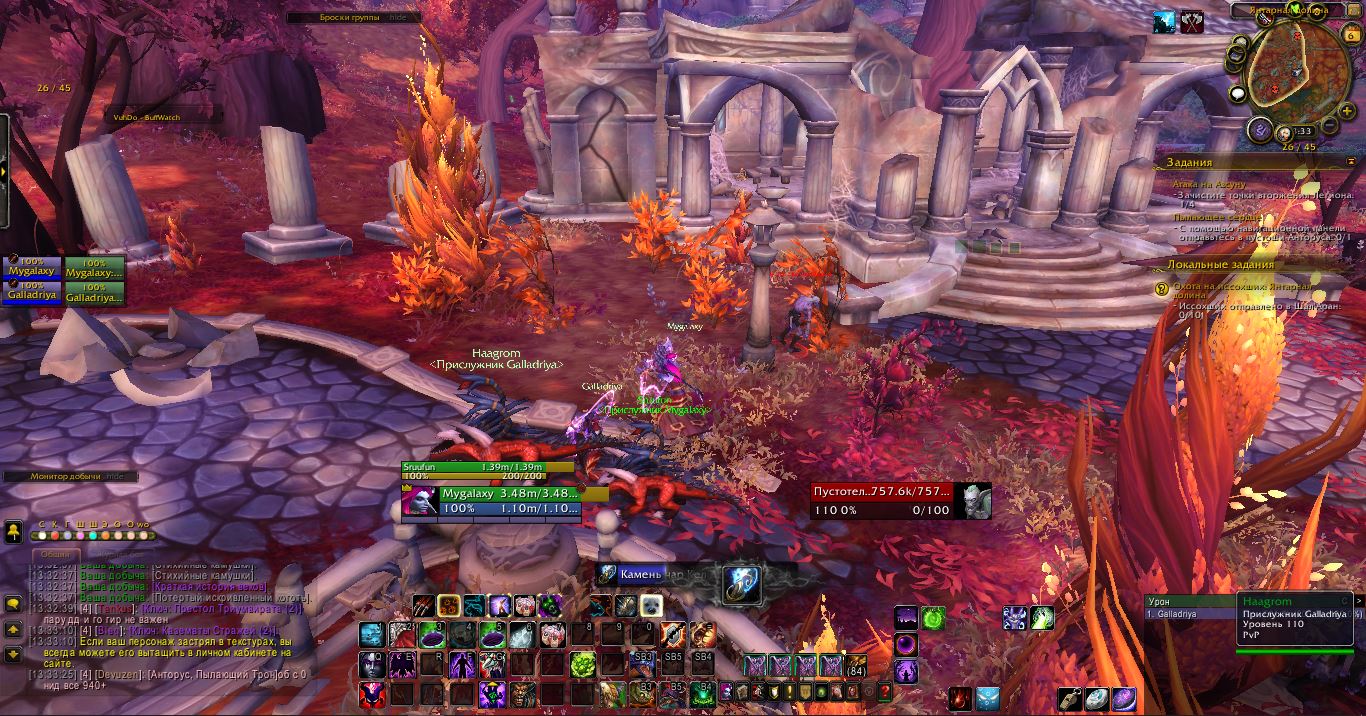Click the chat down-arrow button
The width and height of the screenshot is (1366, 716).
click(14, 654)
